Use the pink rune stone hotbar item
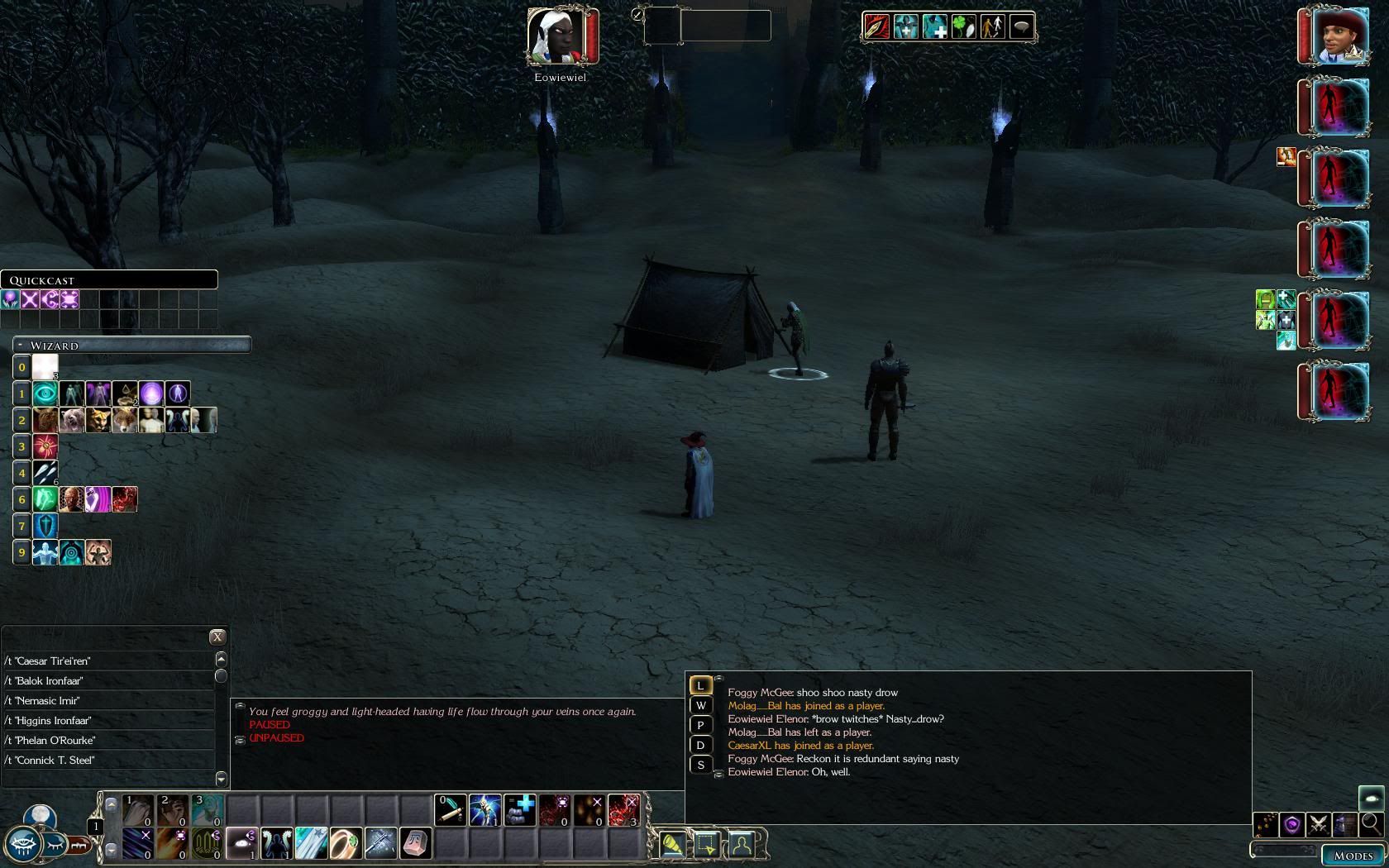The image size is (1389, 868). tap(415, 843)
